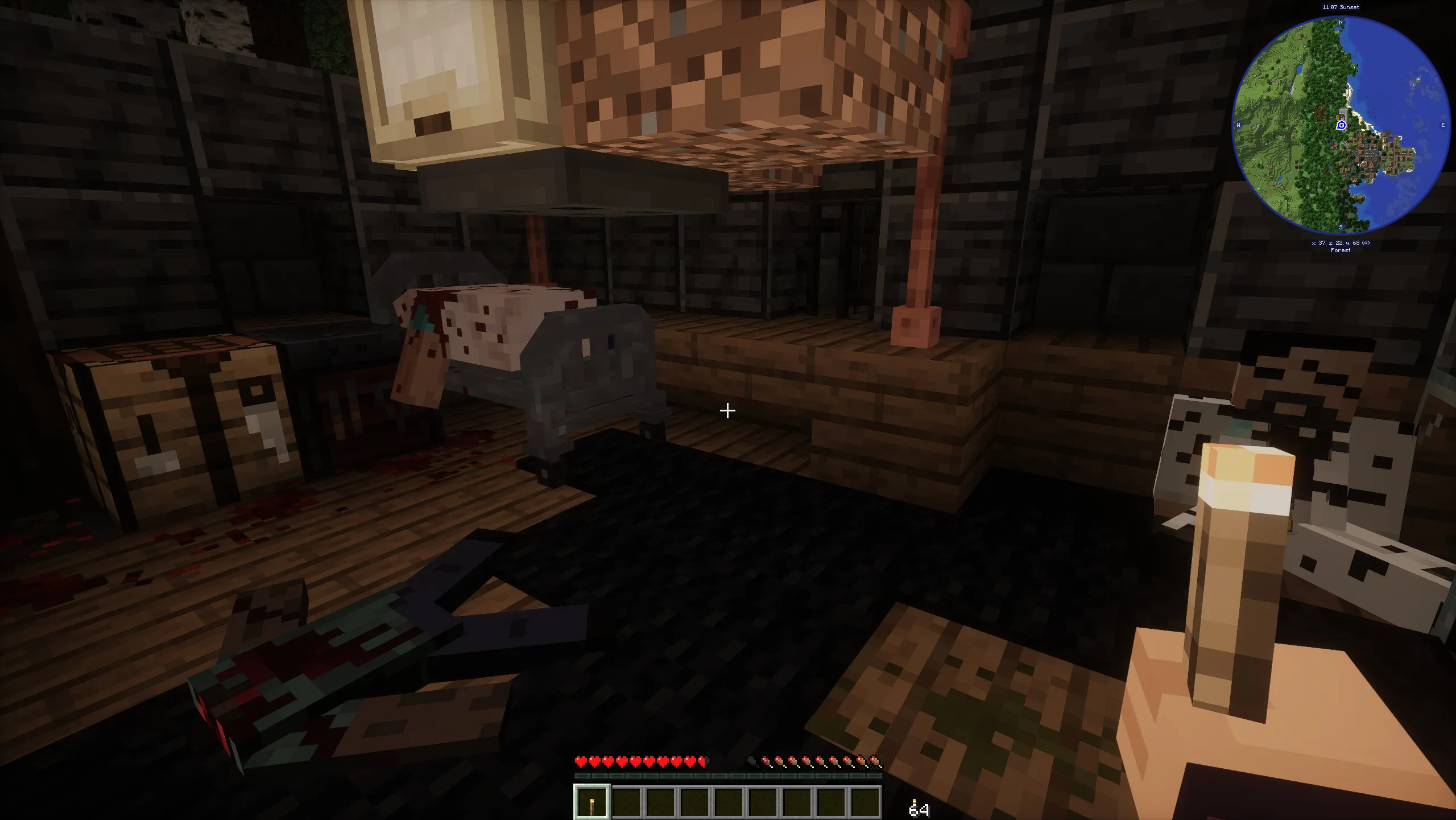Click the last hotbar slot on the right

point(866,802)
